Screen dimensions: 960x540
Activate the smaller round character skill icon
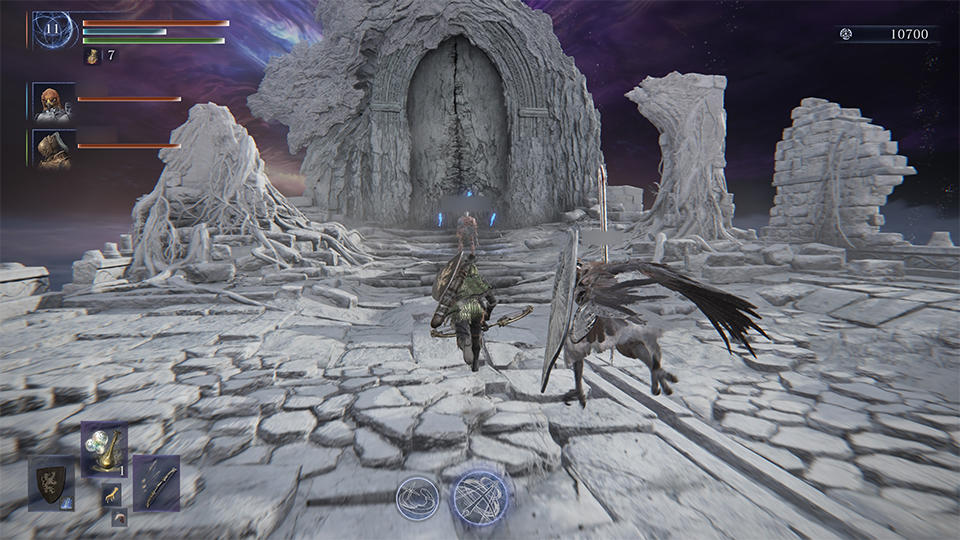click(x=417, y=497)
